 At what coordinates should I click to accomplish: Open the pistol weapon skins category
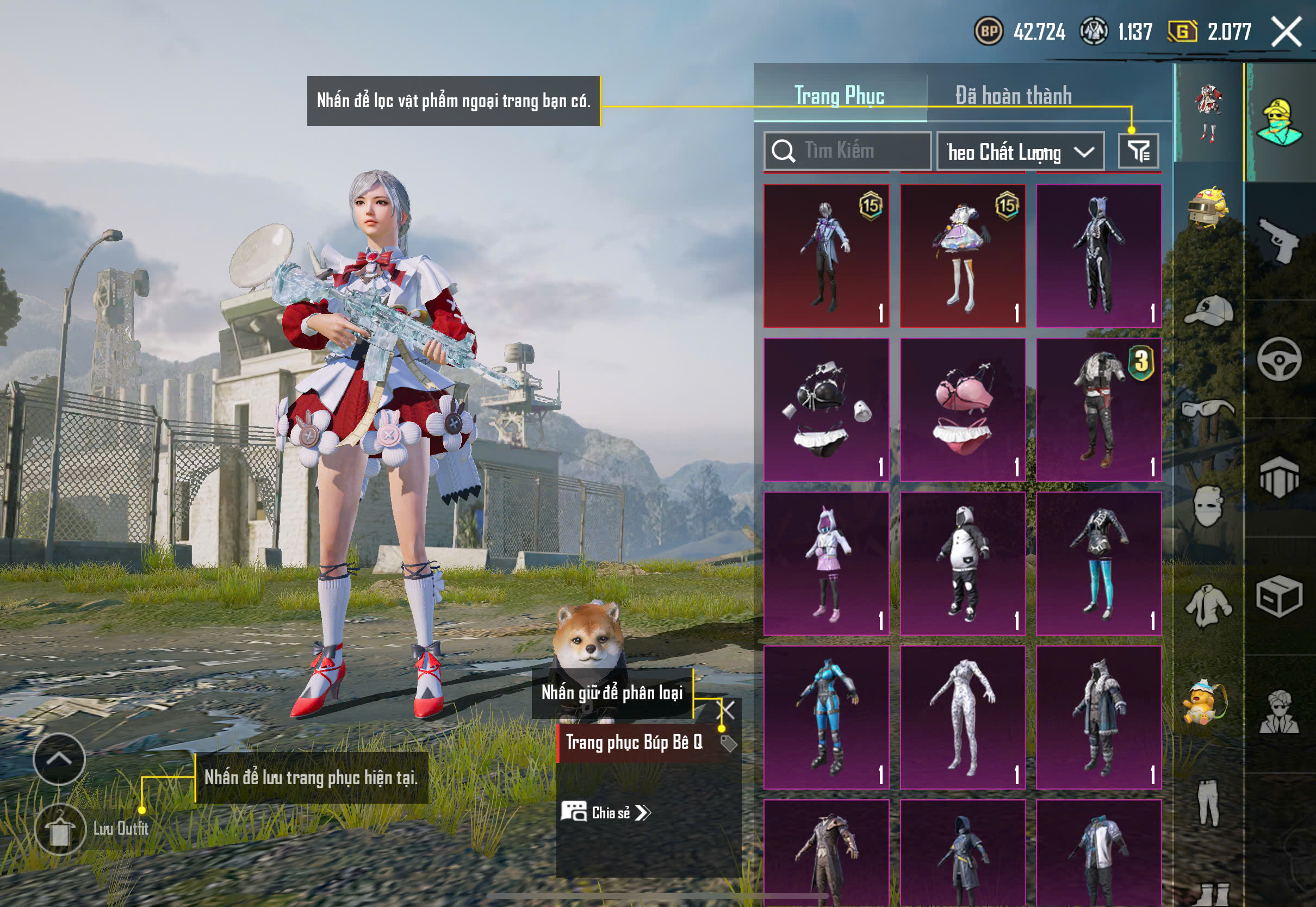[x=1278, y=241]
